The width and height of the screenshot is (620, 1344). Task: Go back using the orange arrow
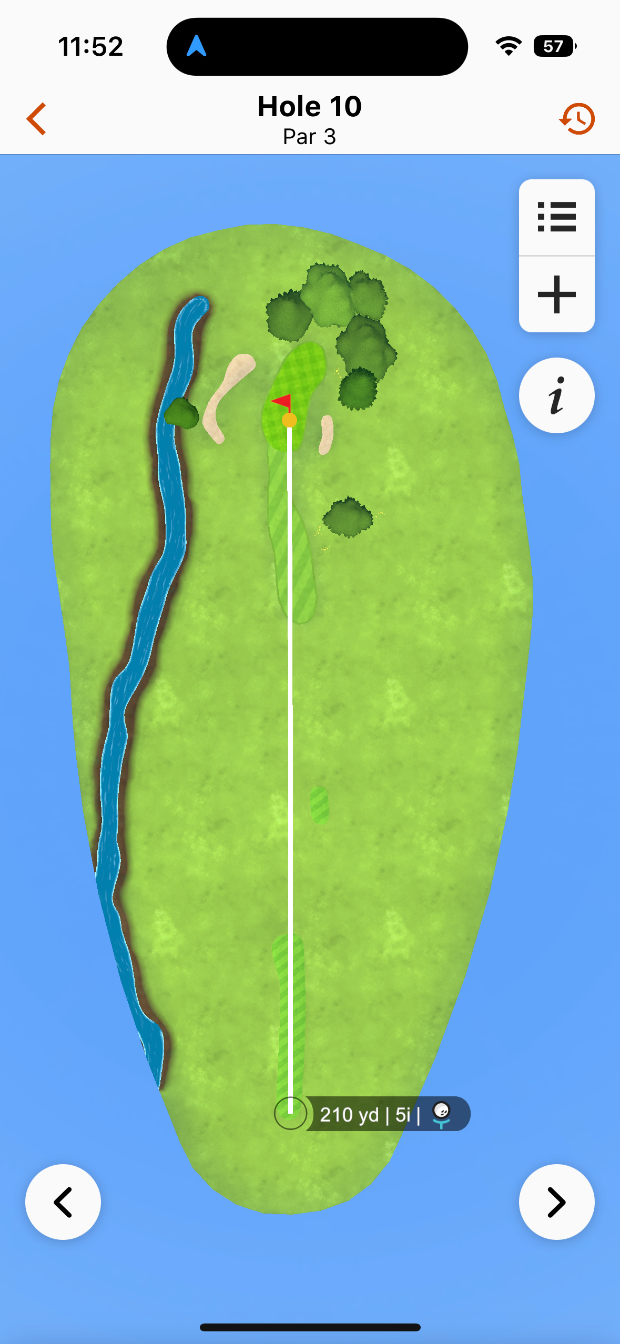coord(37,119)
